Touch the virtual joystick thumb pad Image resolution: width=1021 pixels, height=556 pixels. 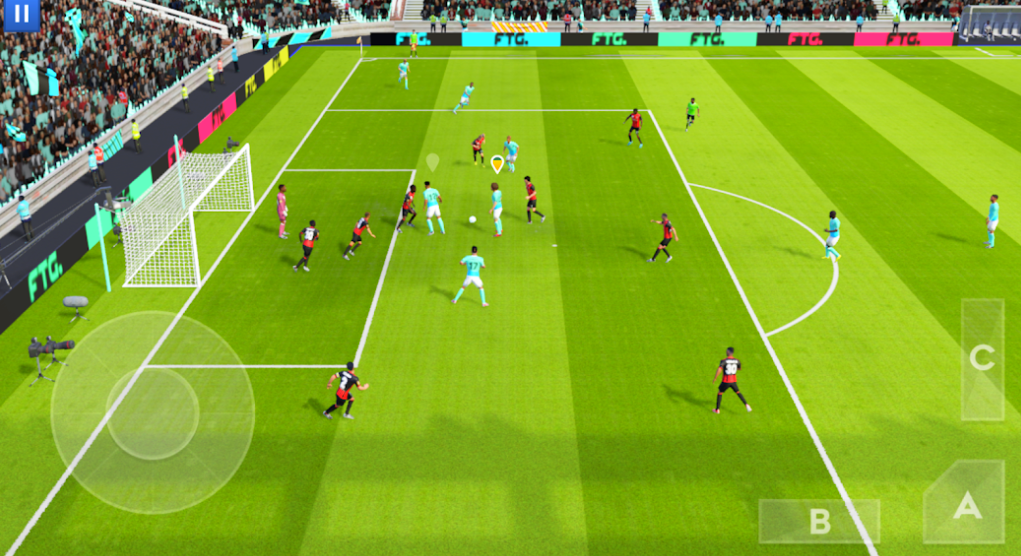click(152, 413)
